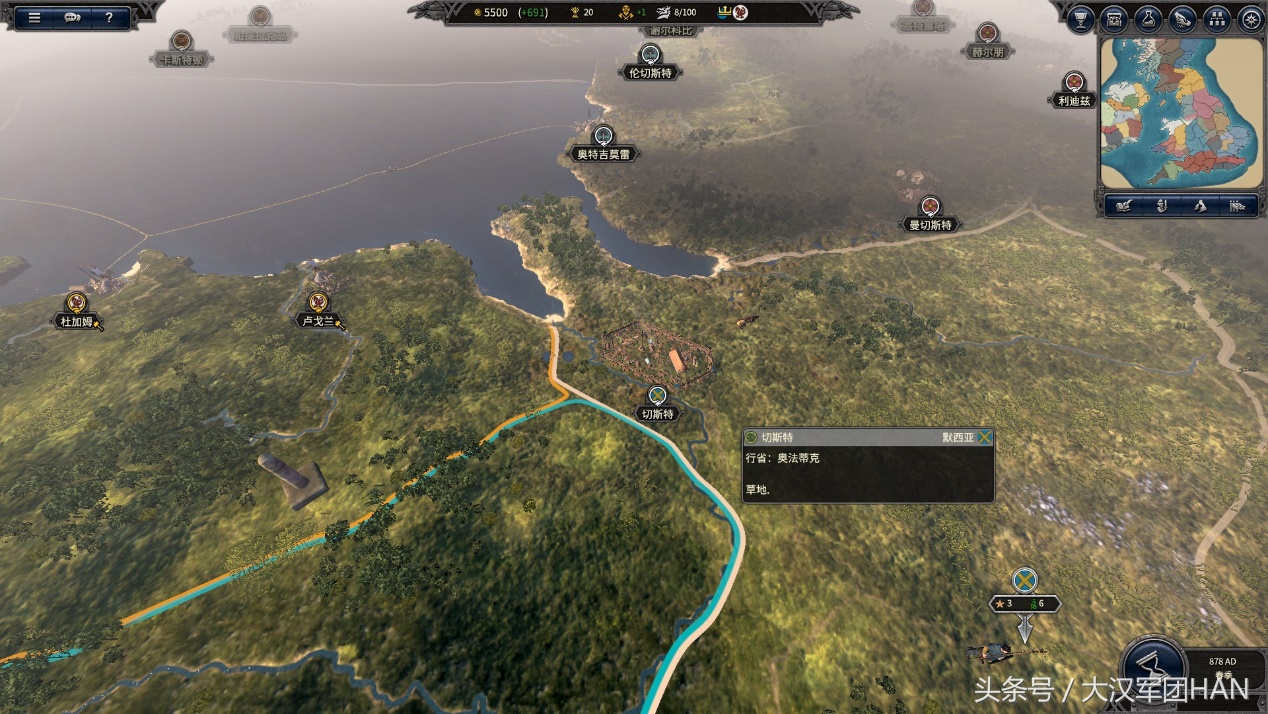Open the flask technology panel
Viewport: 1268px width, 714px height.
tap(1148, 18)
